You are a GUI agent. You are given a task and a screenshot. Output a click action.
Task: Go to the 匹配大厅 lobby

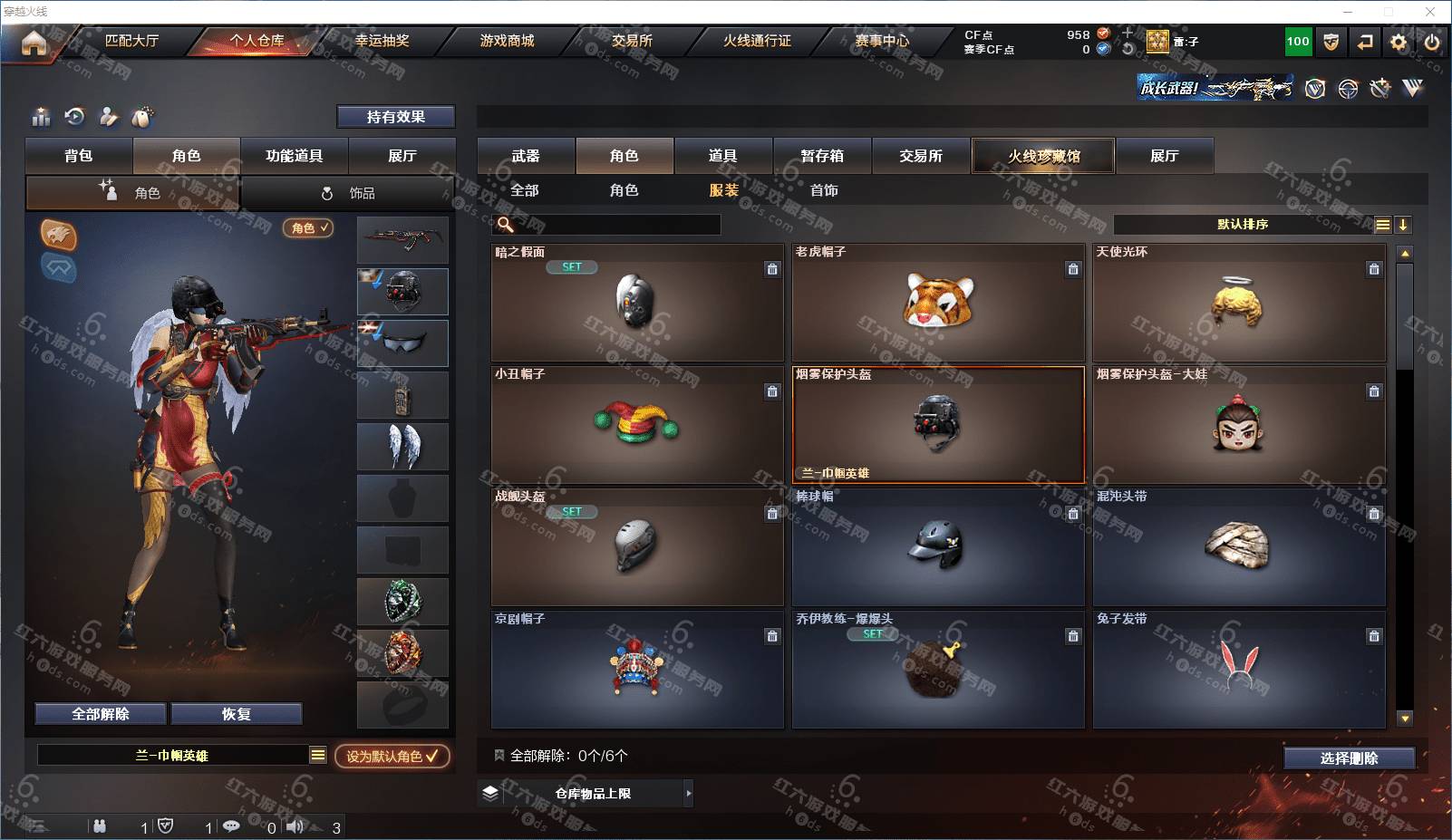point(131,41)
